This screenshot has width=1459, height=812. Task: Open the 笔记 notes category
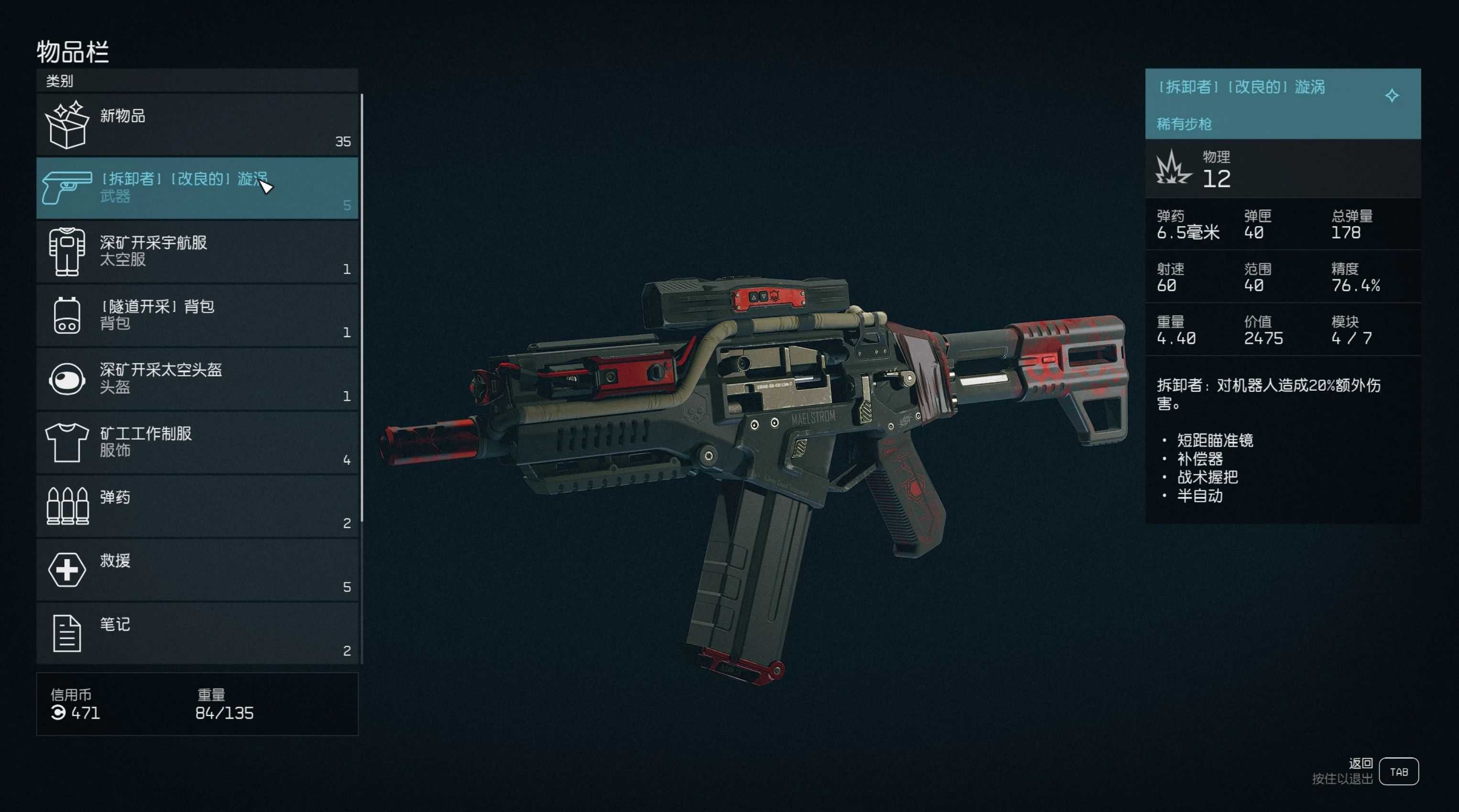click(197, 634)
